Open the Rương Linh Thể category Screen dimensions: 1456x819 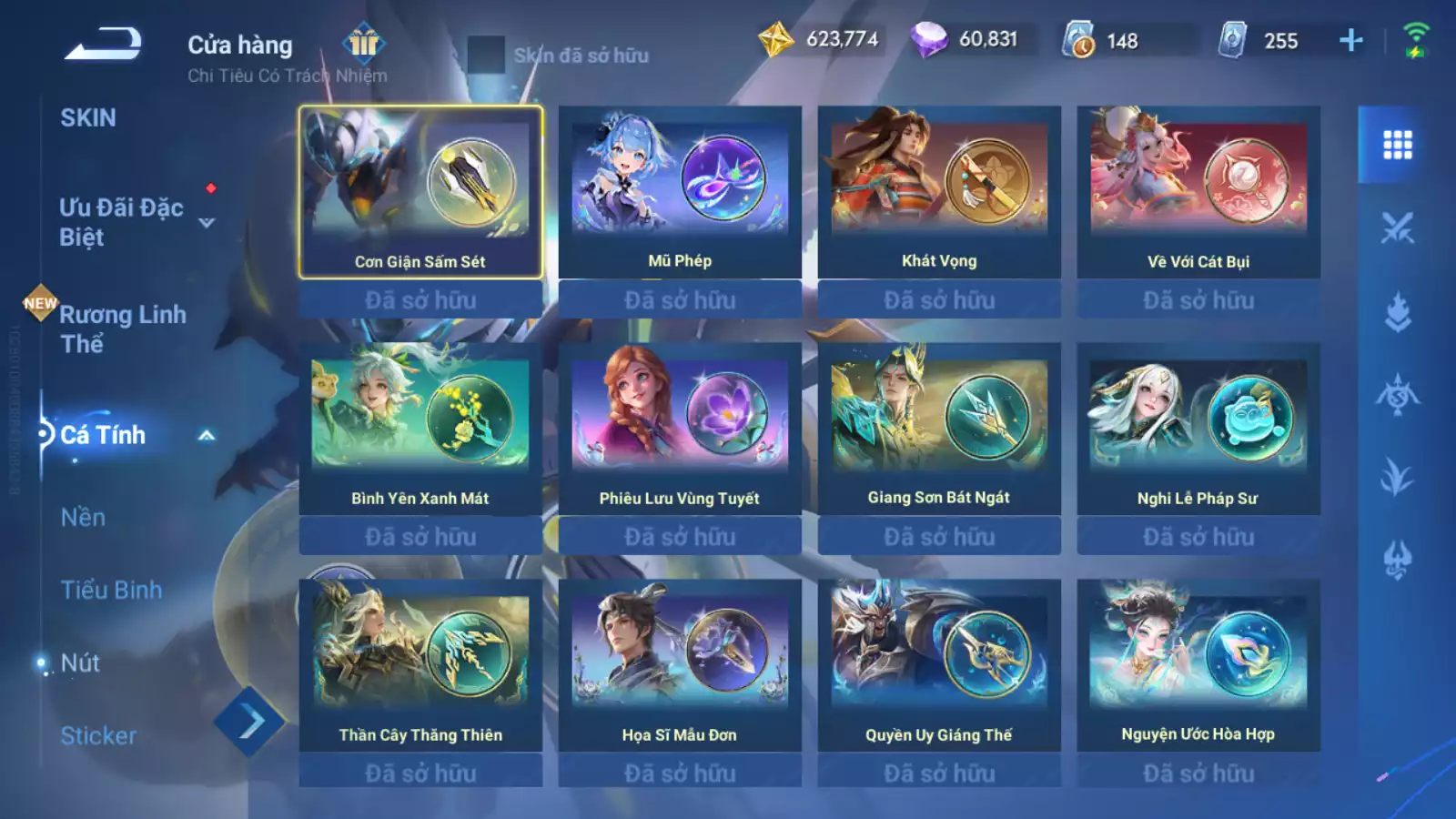pyautogui.click(x=122, y=329)
